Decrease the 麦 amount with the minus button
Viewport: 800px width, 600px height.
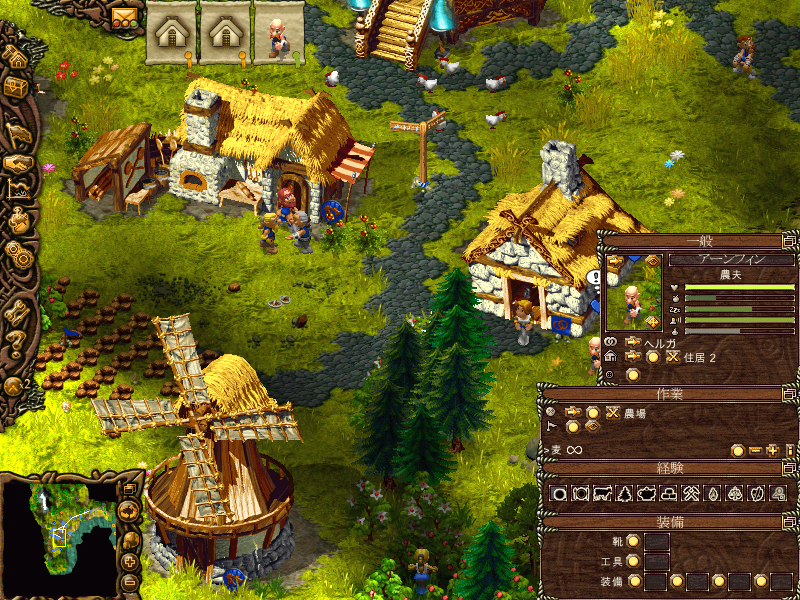click(755, 450)
